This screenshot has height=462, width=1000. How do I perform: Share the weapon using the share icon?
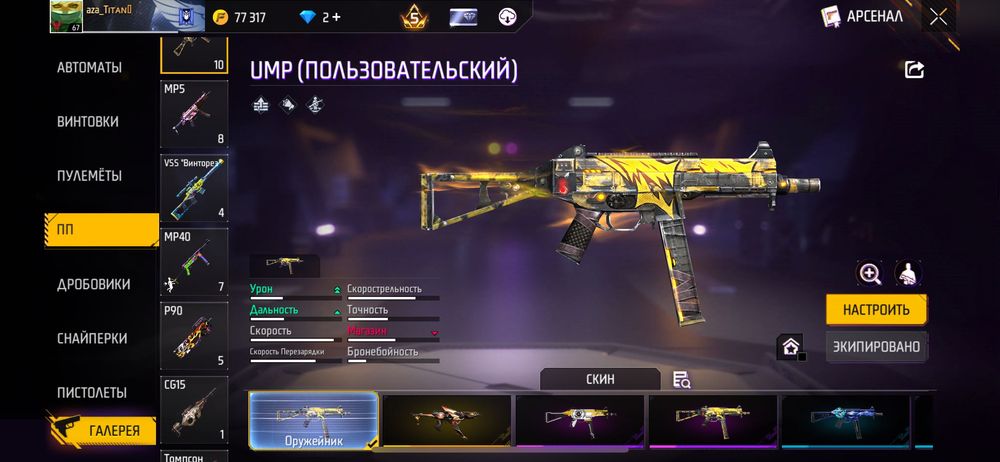(914, 69)
